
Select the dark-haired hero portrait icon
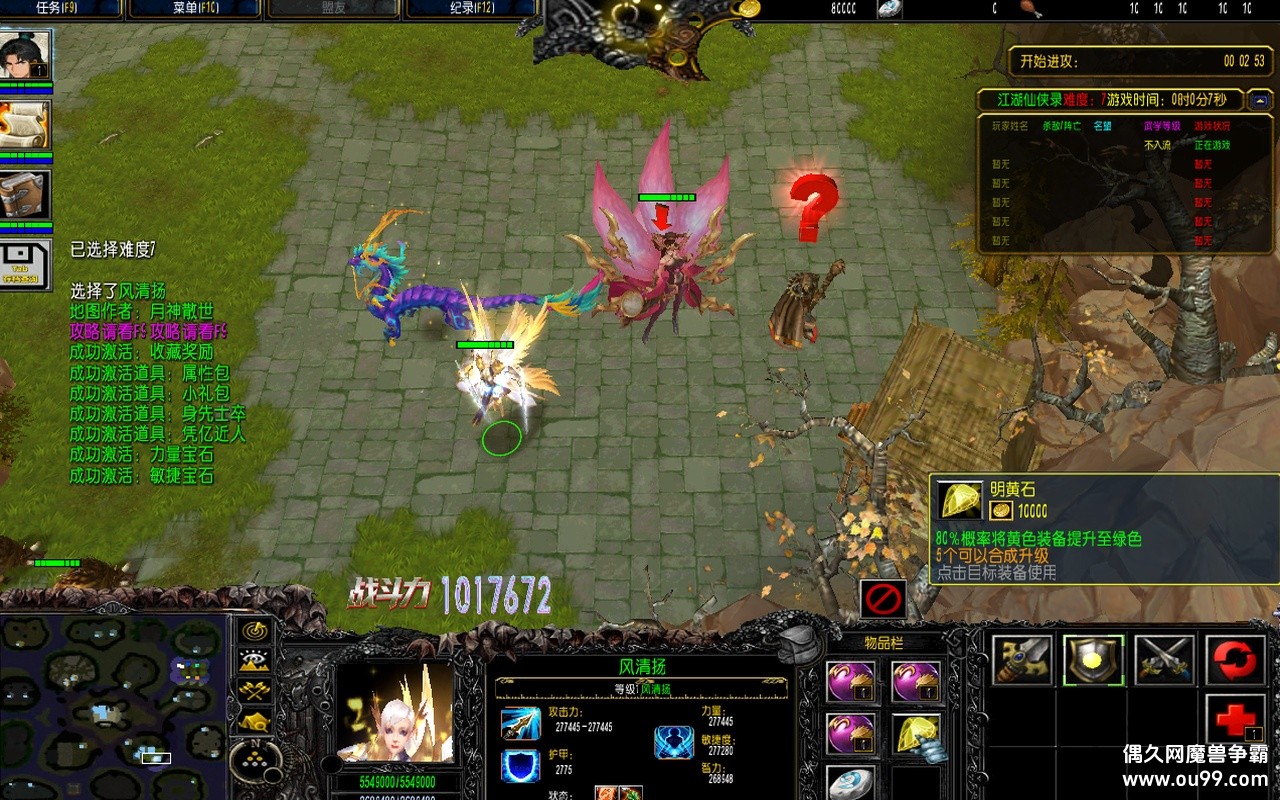[x=25, y=56]
